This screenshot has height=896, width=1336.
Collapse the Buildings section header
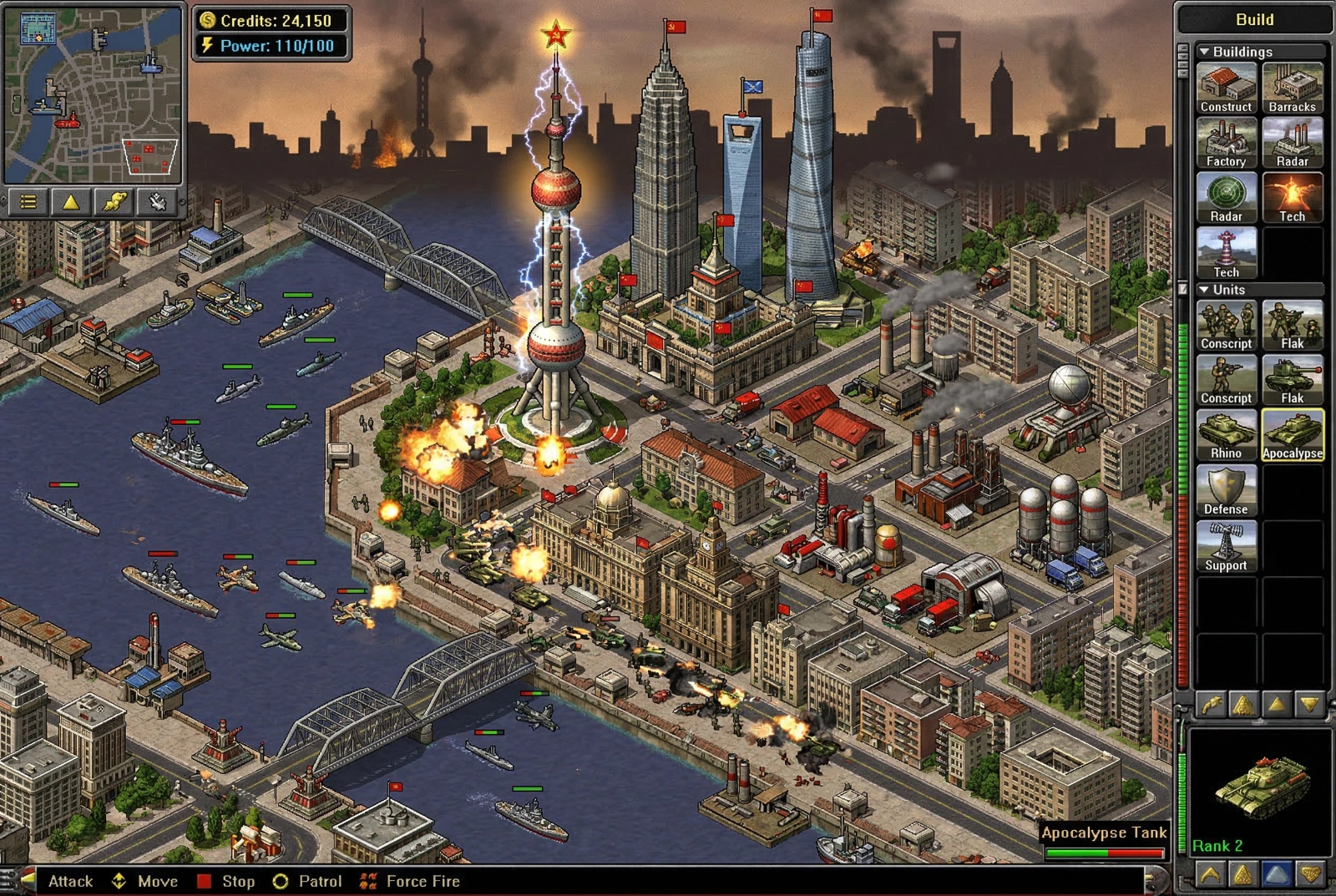[x=1205, y=52]
